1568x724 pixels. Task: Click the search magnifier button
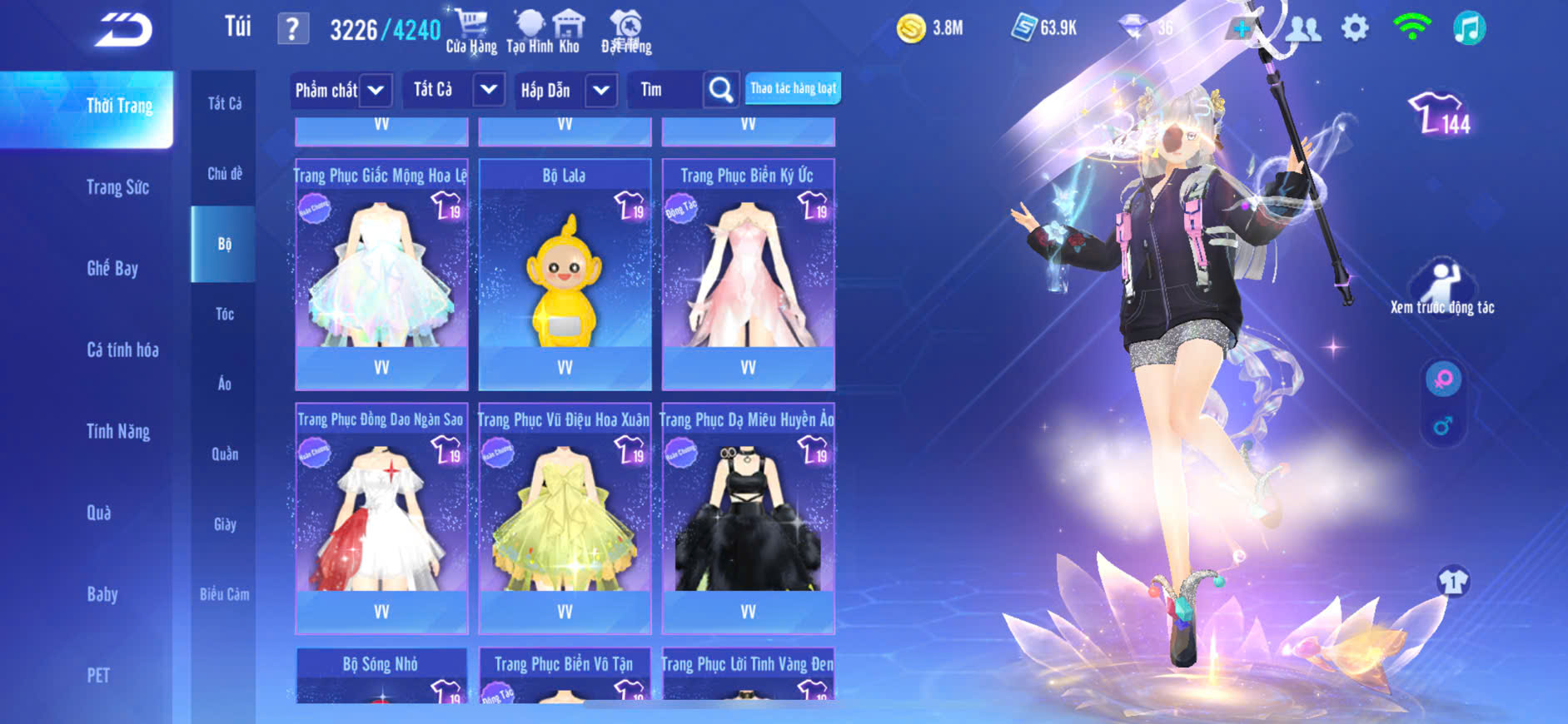[721, 90]
